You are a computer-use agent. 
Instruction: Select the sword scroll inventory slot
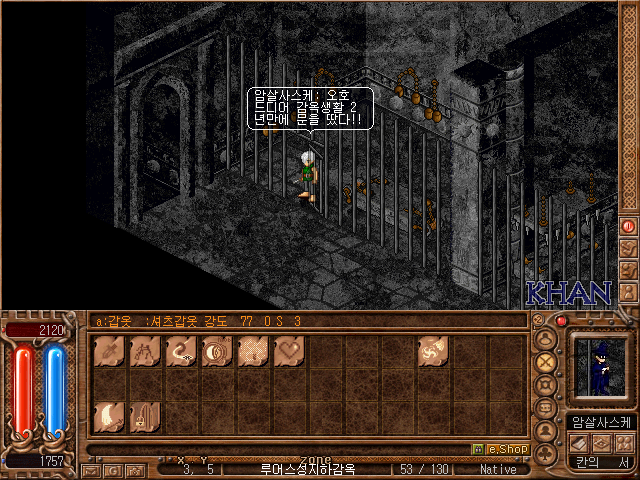click(109, 351)
